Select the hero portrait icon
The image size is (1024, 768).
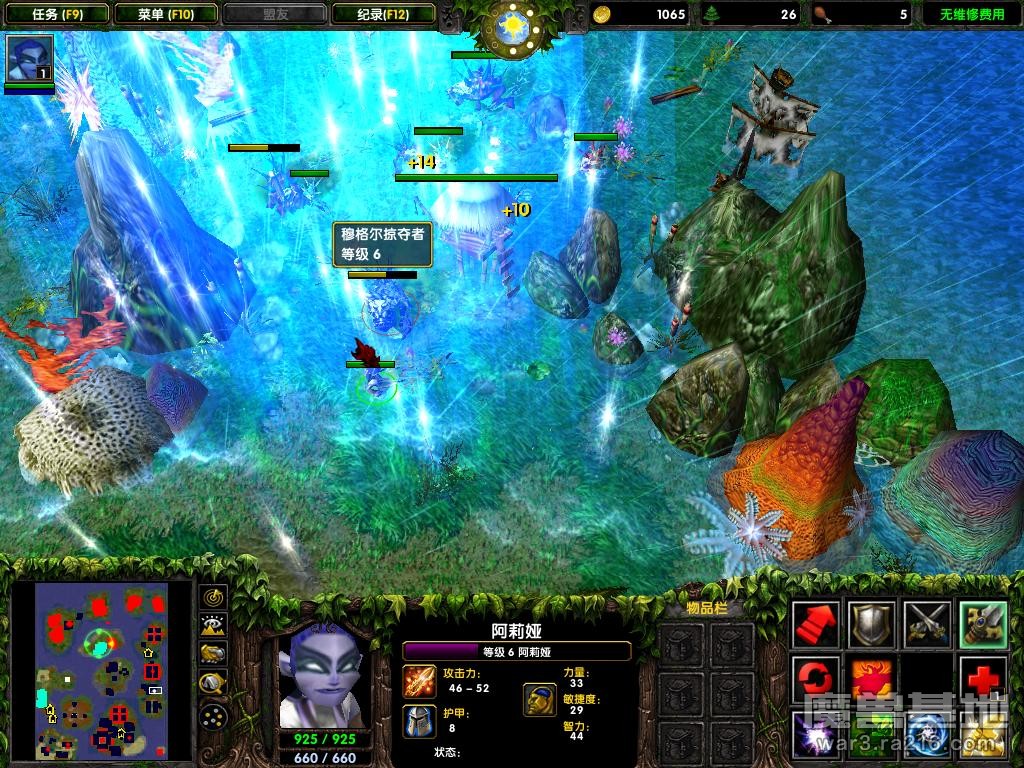(29, 60)
